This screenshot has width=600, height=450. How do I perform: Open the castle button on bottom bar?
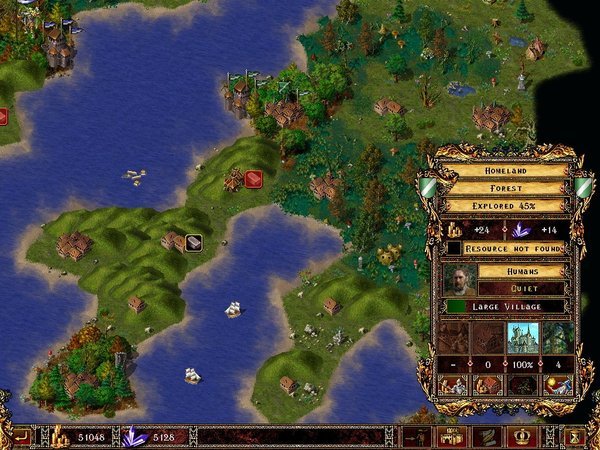pos(453,436)
